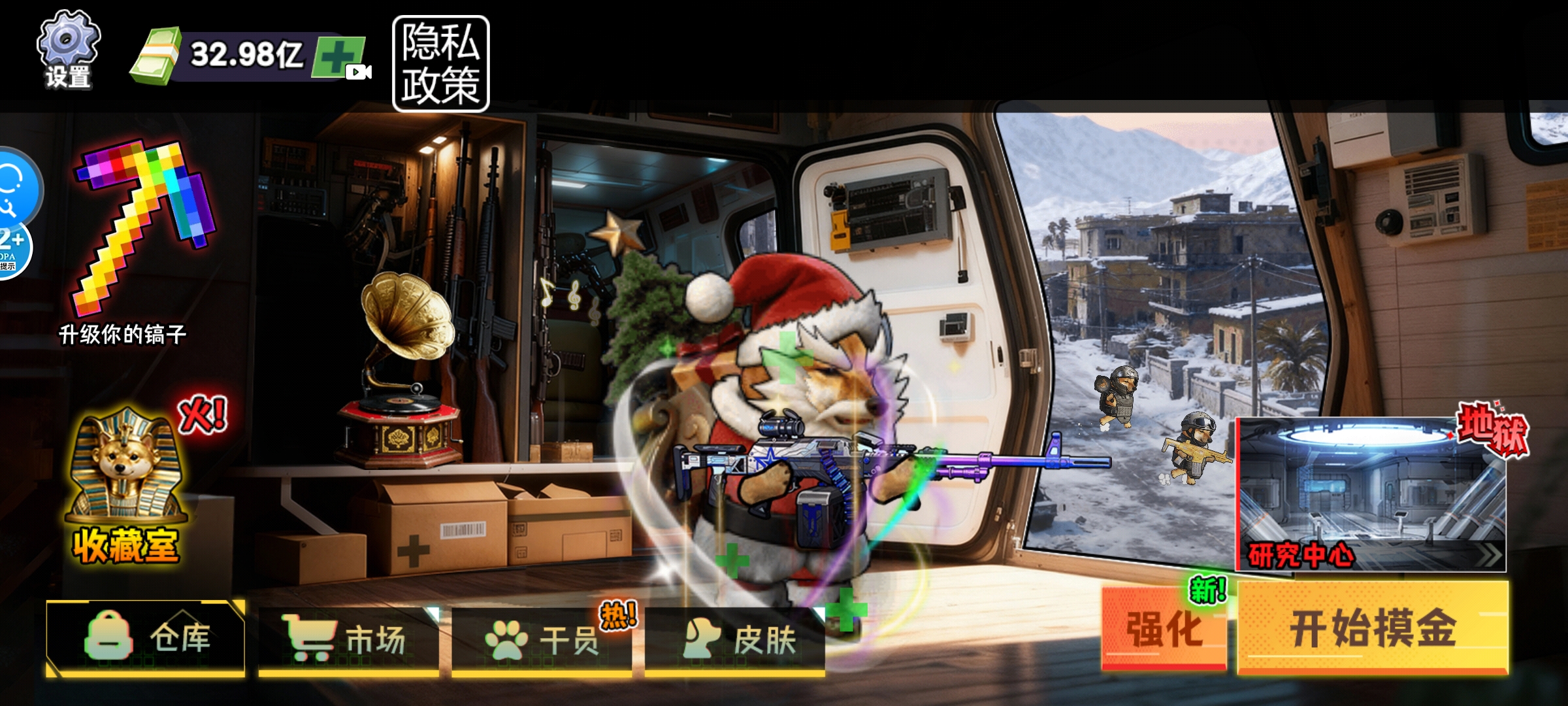This screenshot has width=1568, height=706.
Task: Choose the 研究中心 map thumbnail
Action: 1371,495
